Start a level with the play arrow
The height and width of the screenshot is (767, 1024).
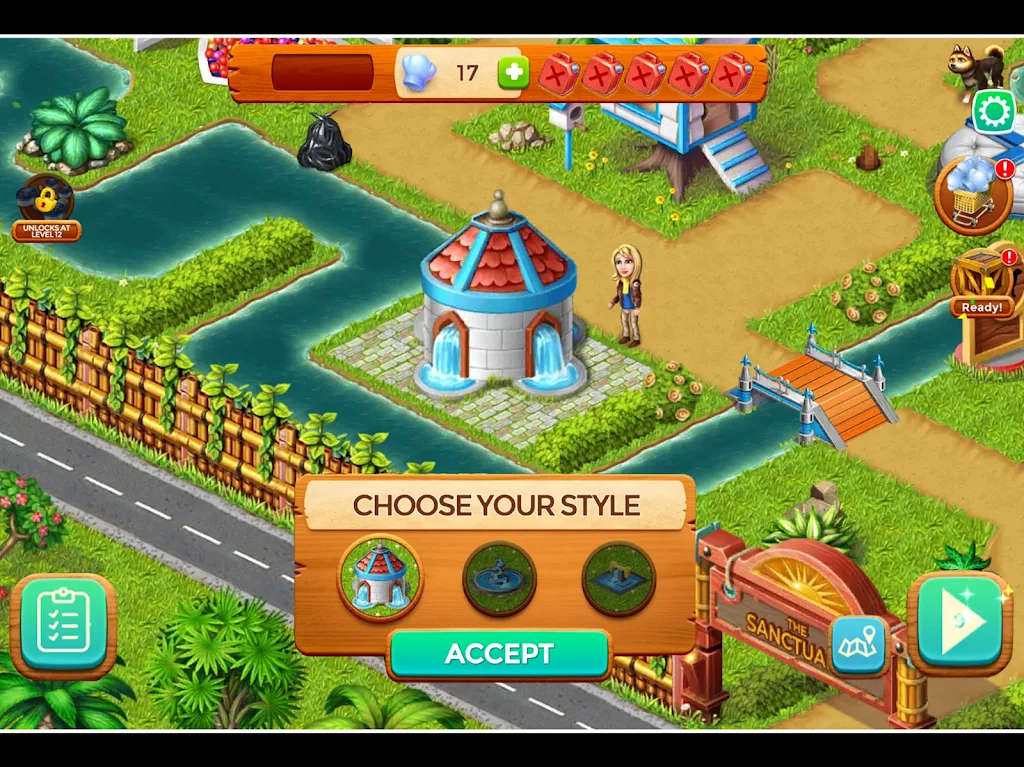(x=959, y=622)
